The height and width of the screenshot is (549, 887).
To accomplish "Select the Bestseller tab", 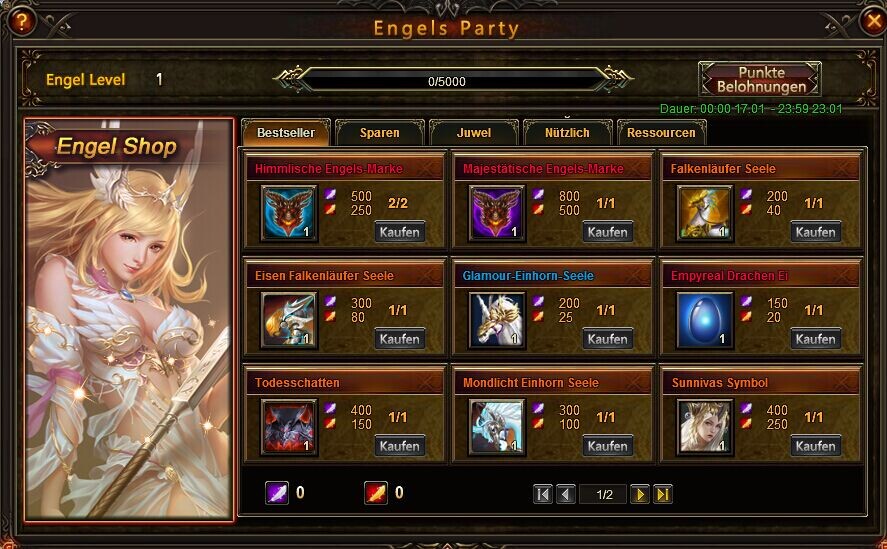I will coord(286,133).
